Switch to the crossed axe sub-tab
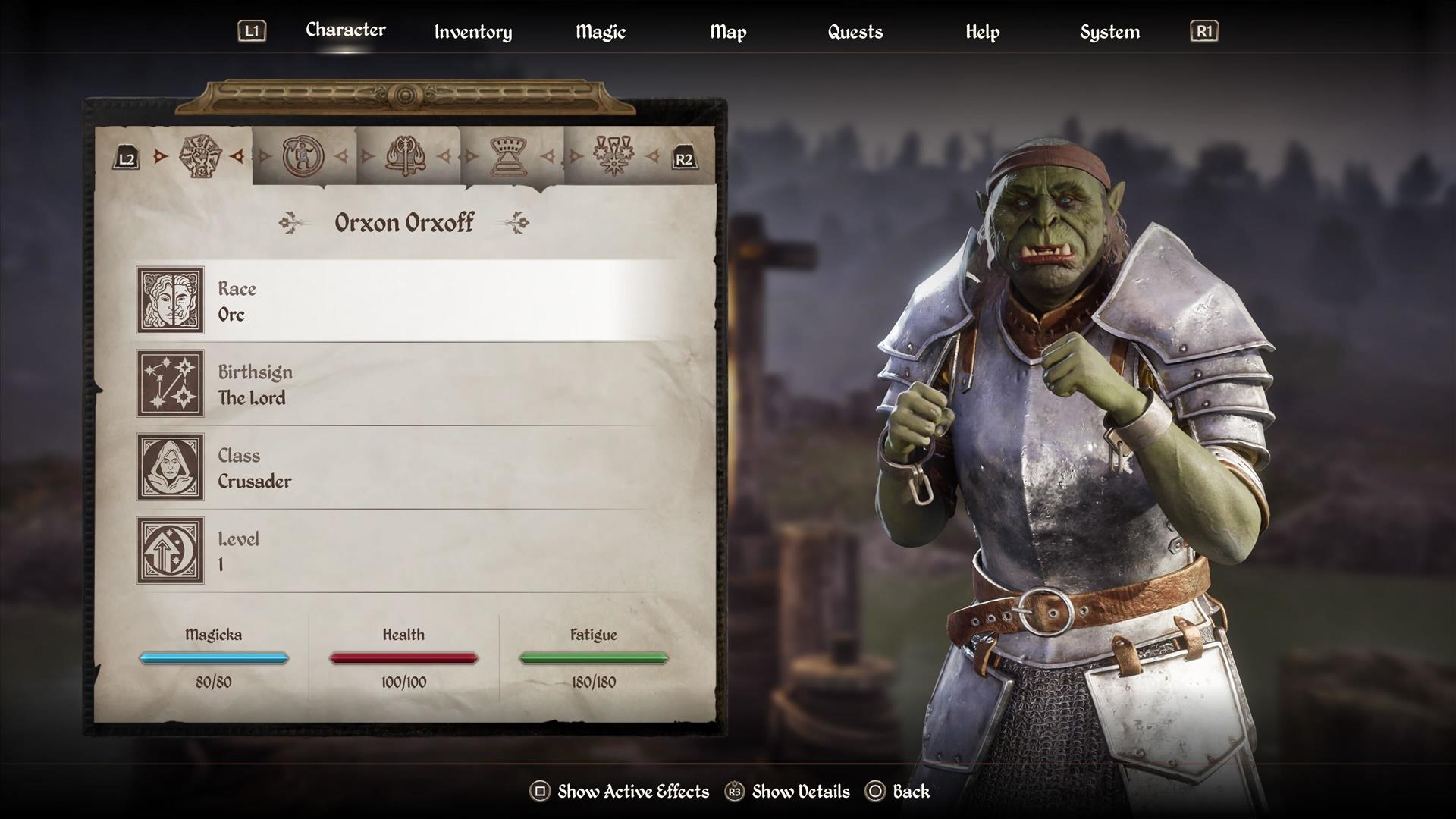Screen dimensions: 1456x819 406,156
